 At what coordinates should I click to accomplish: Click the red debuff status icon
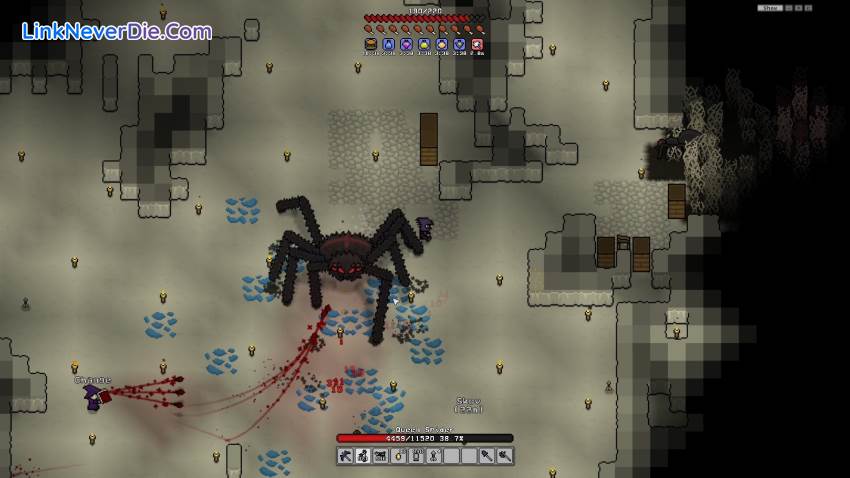(x=477, y=44)
